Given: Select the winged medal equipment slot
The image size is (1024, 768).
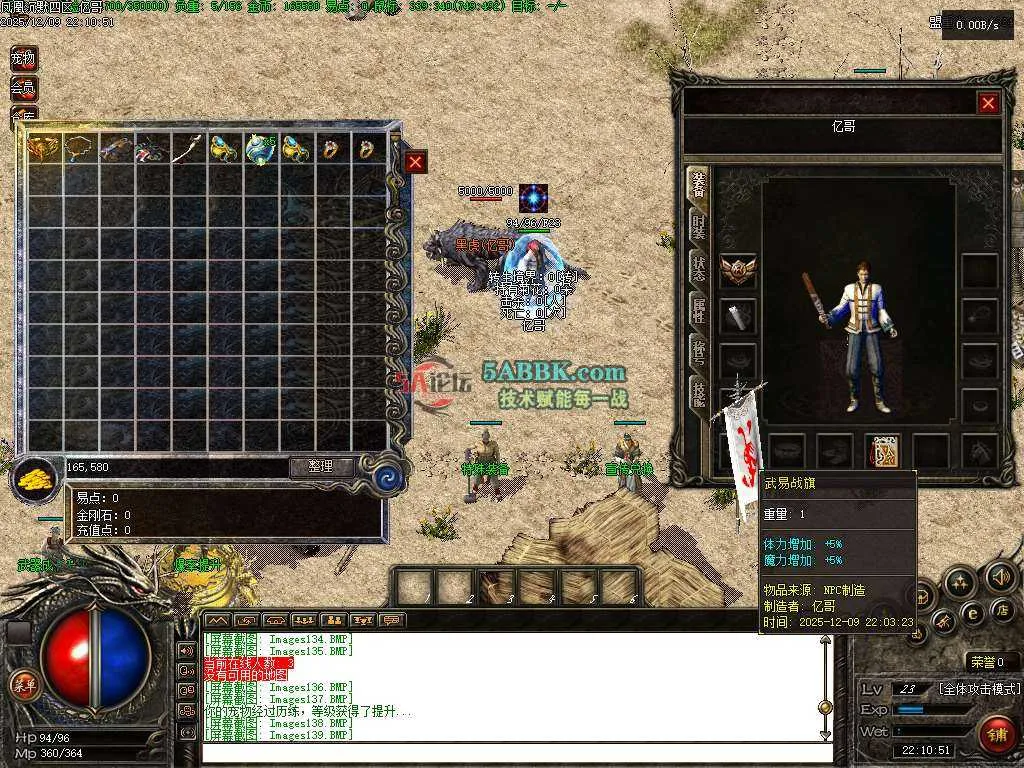Looking at the screenshot, I should pos(738,269).
